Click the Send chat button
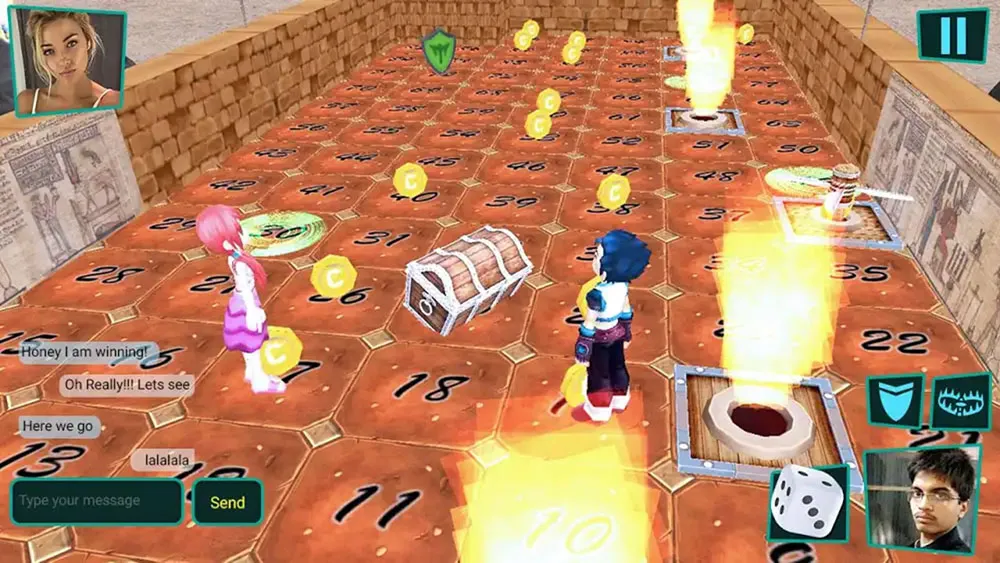This screenshot has width=1000, height=563. 227,502
